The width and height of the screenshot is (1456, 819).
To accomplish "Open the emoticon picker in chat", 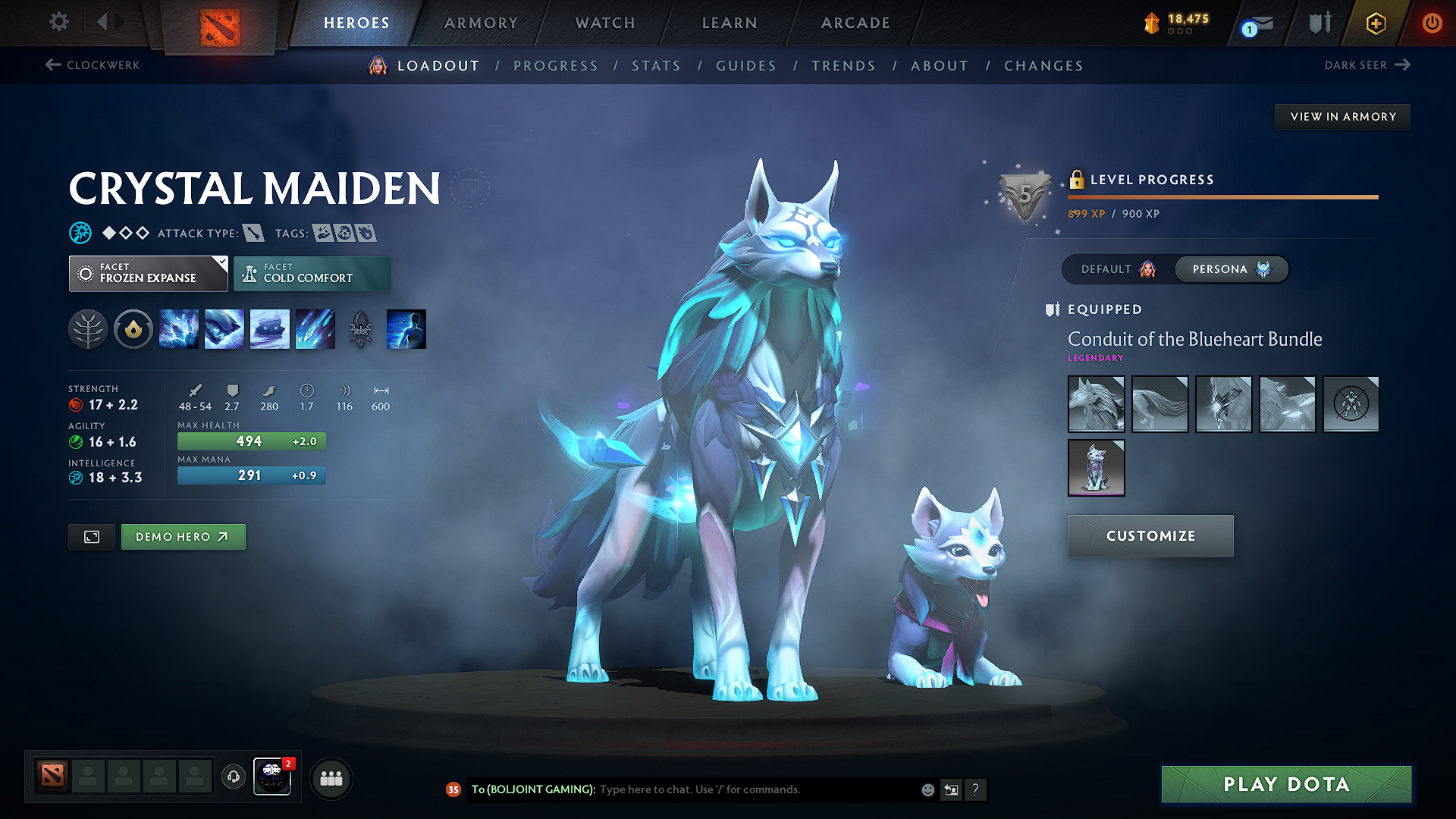I will 927,789.
